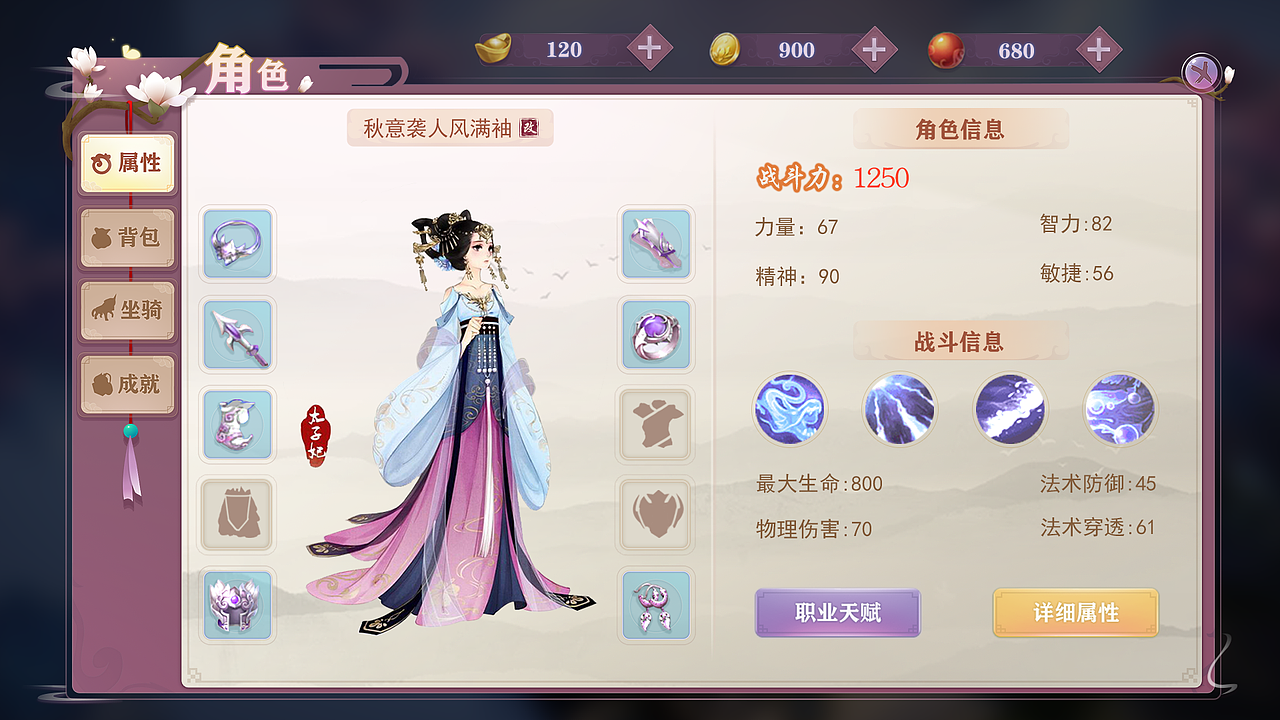Click the empty cloak equipment slot
This screenshot has height=720, width=1280.
(x=237, y=515)
